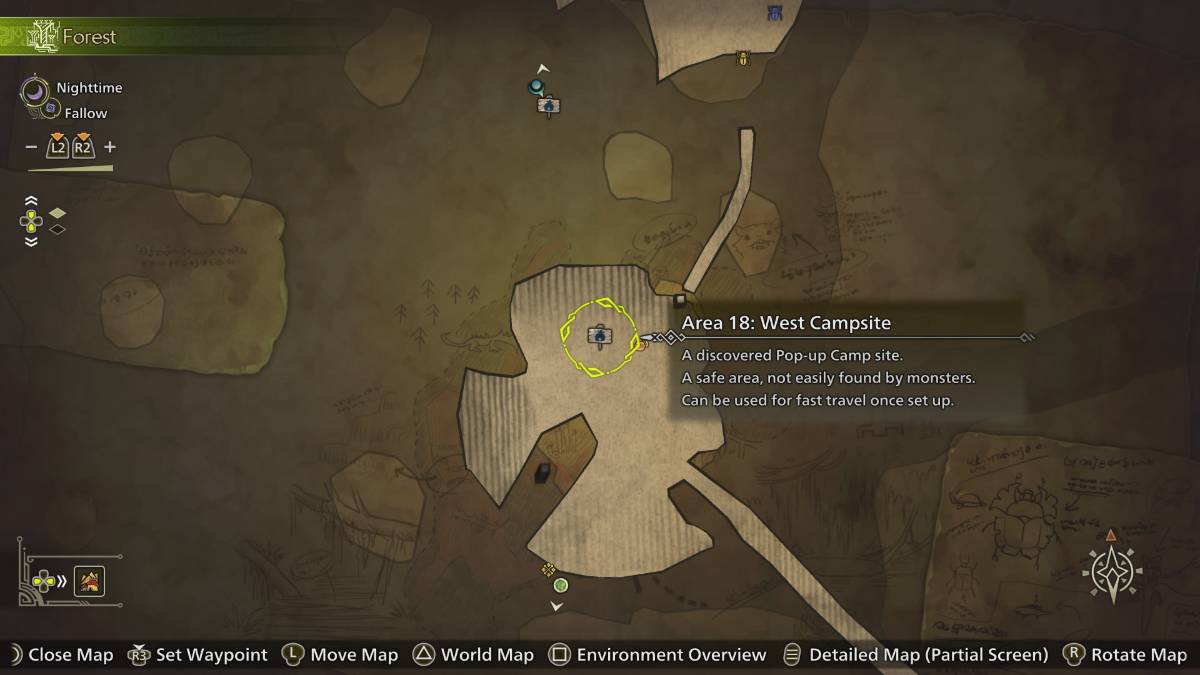
Task: Select the Area 18 West Campsite marker
Action: point(599,336)
